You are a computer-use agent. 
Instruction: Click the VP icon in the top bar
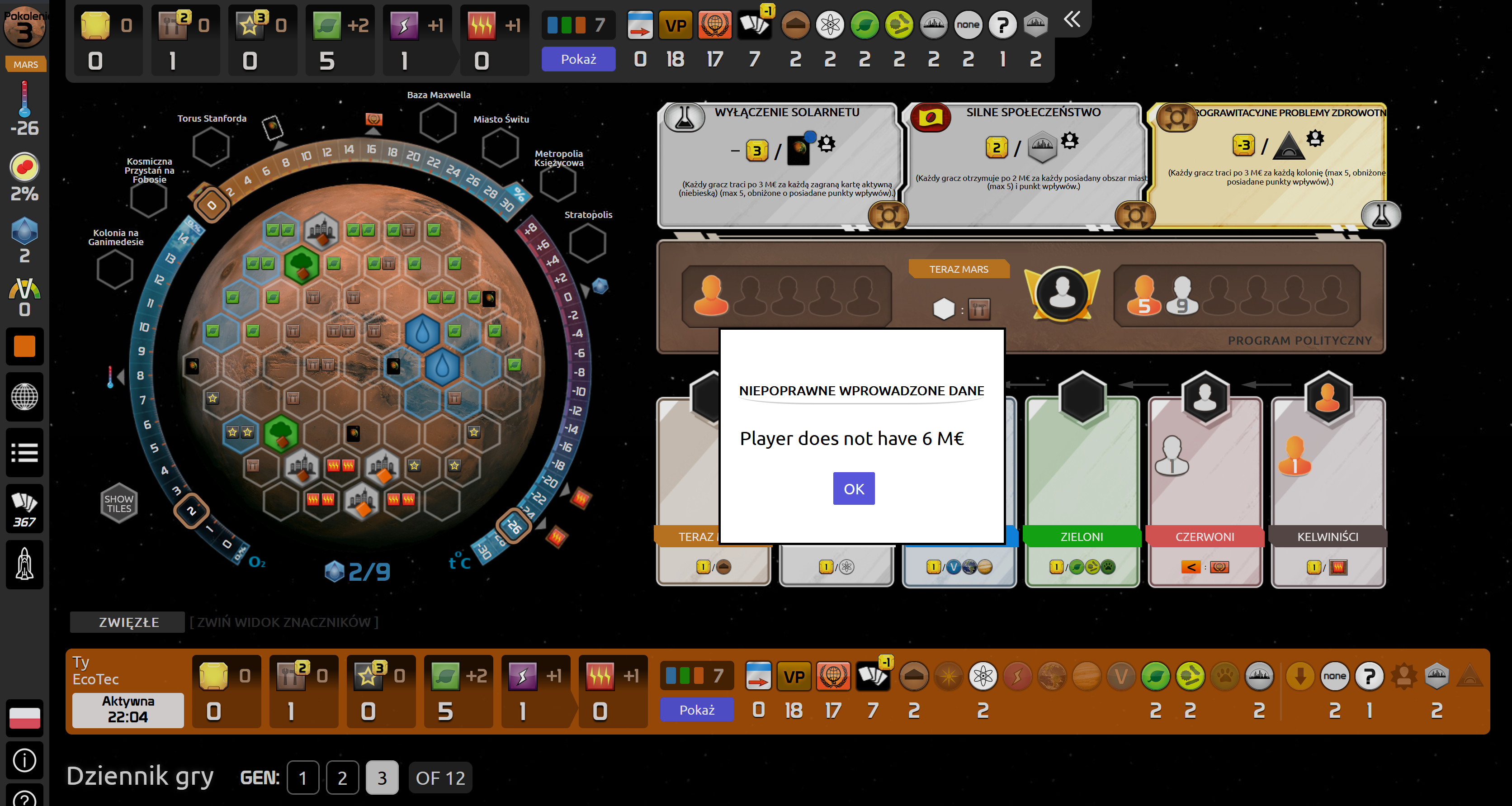pyautogui.click(x=676, y=25)
